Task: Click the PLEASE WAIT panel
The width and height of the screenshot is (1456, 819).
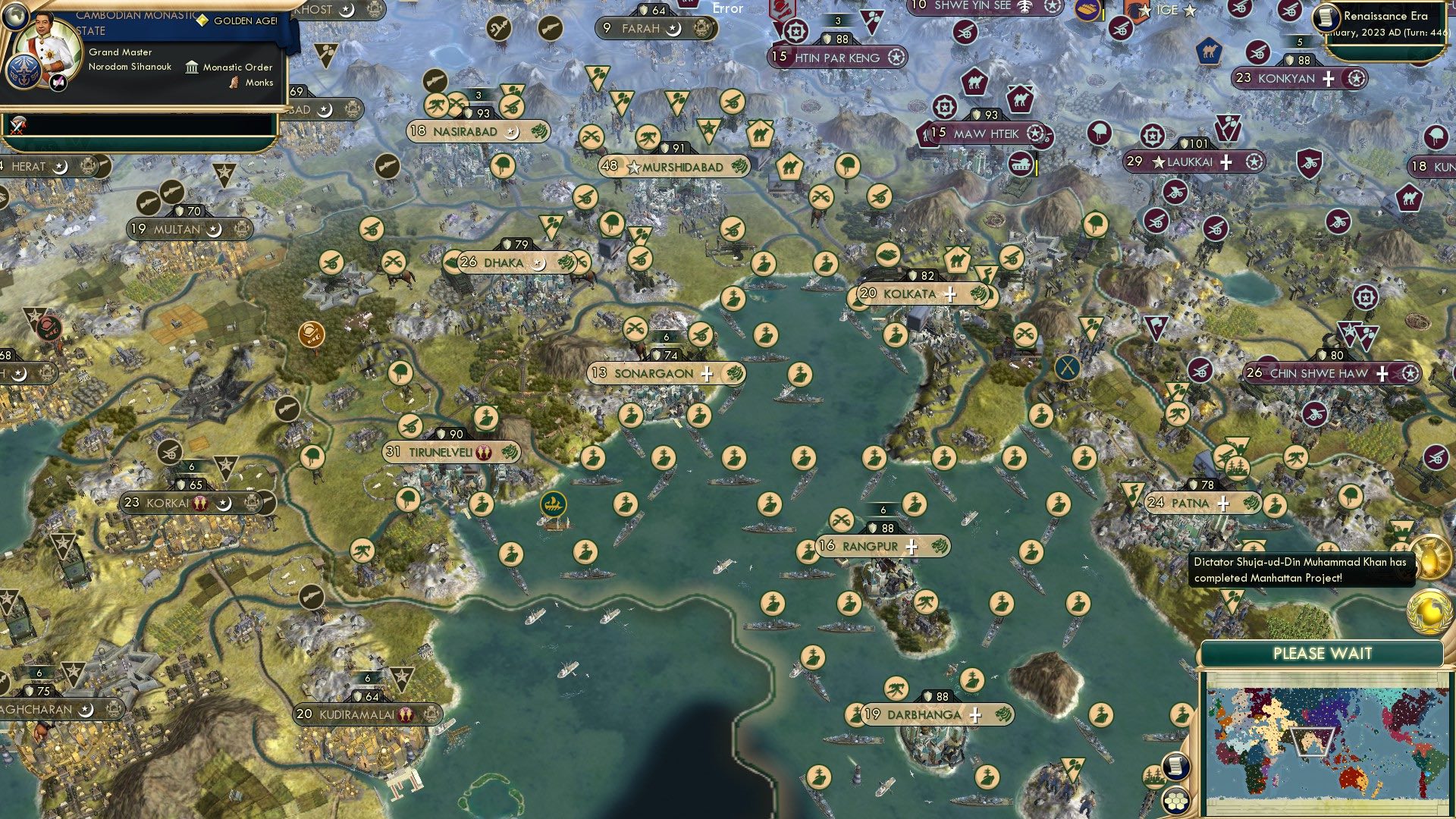Action: coord(1323,651)
